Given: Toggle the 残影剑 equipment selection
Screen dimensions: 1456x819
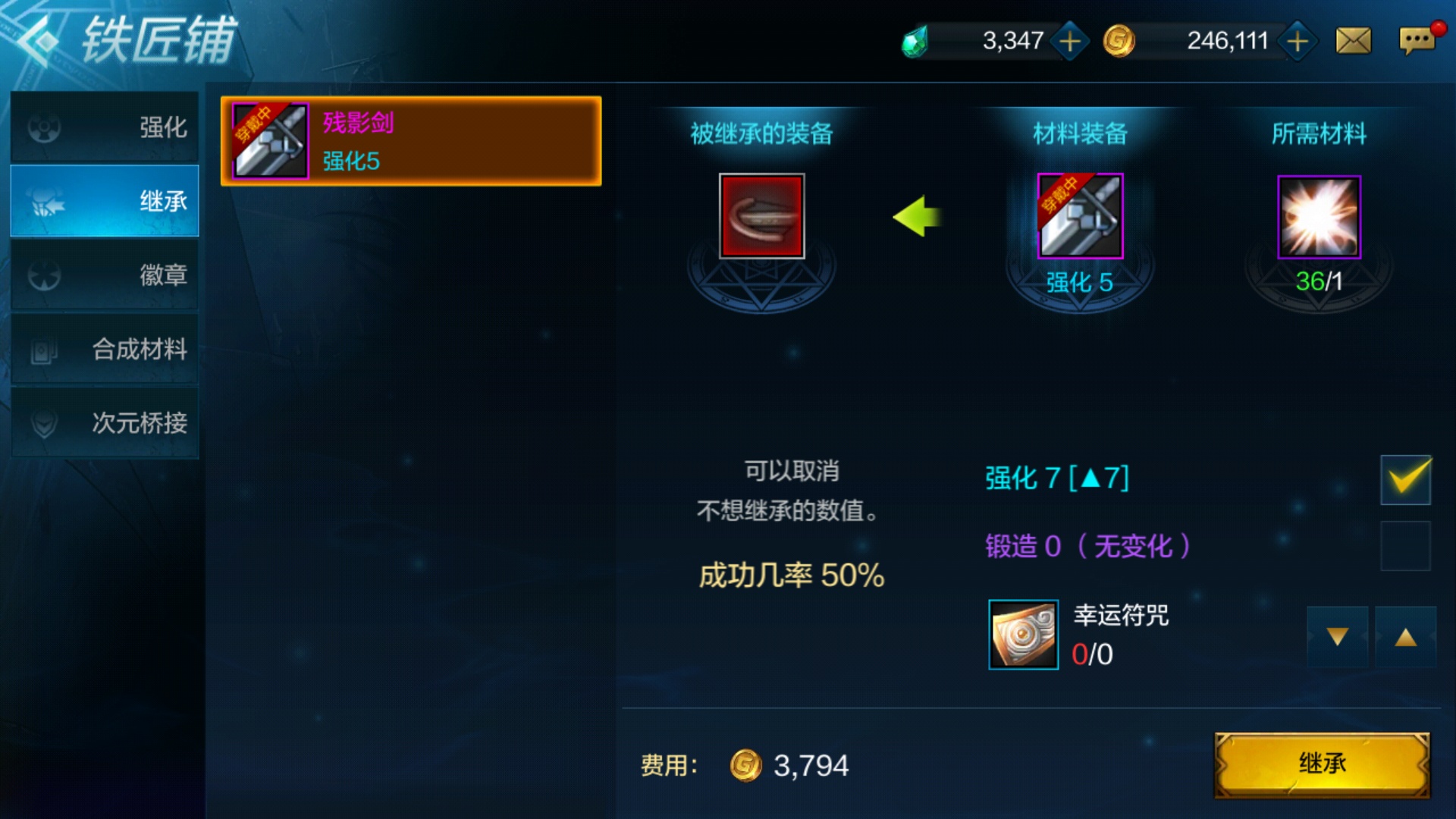Looking at the screenshot, I should pyautogui.click(x=408, y=141).
